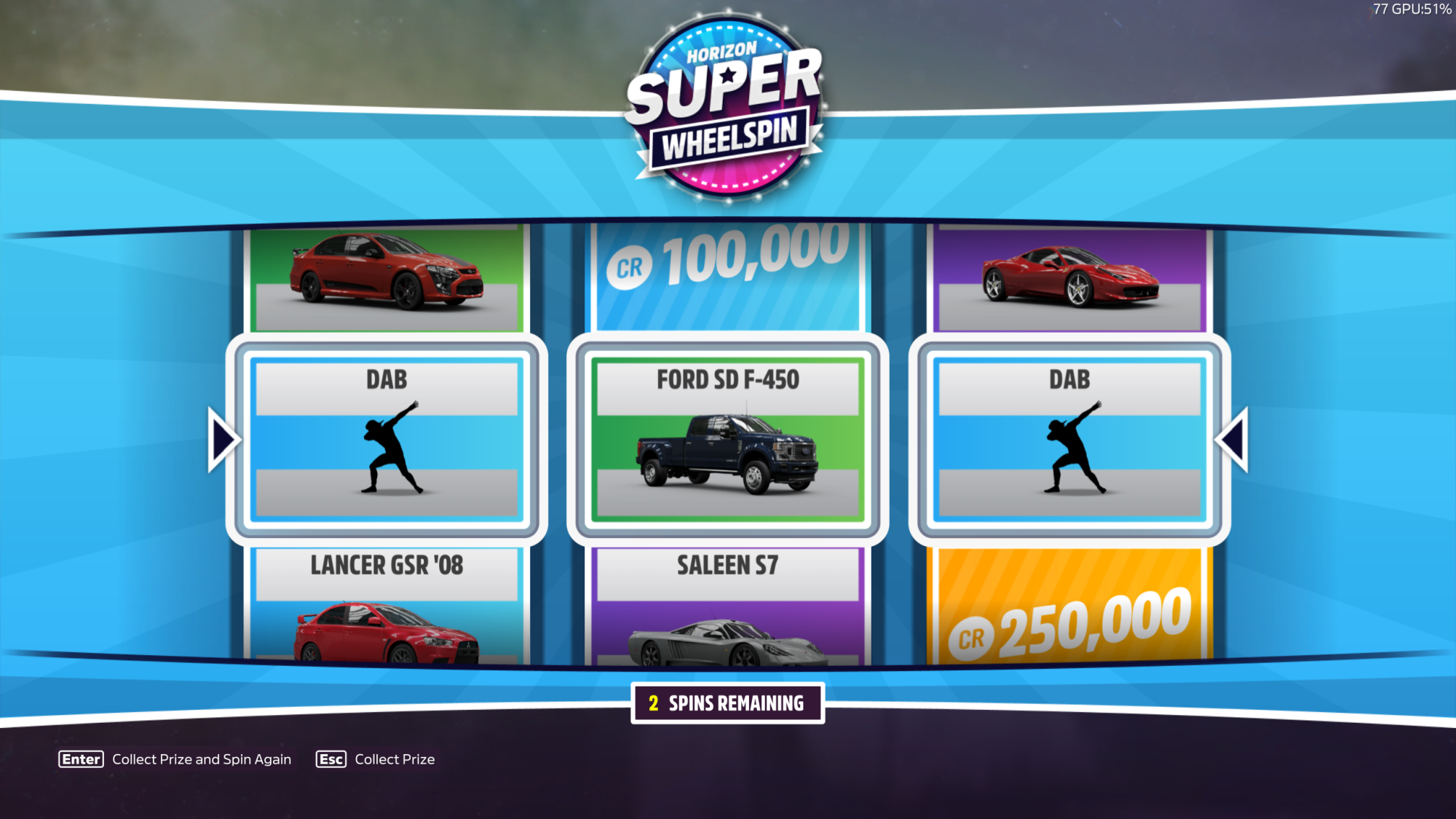Screen dimensions: 1456x819
Task: Pick the DAB tile above the 250,000 credits
Action: [1069, 439]
